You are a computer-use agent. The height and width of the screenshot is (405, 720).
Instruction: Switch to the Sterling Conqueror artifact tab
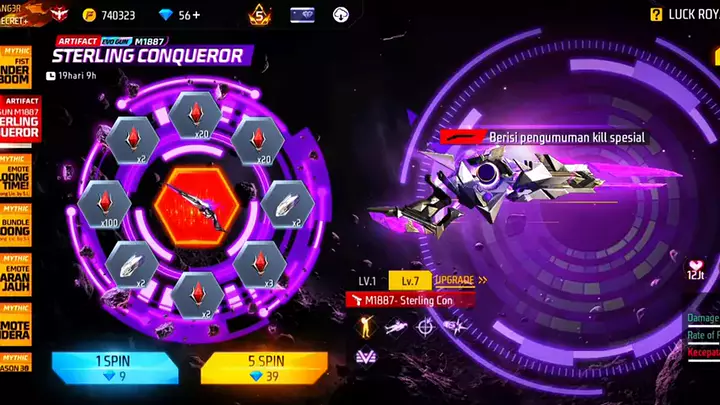15,122
